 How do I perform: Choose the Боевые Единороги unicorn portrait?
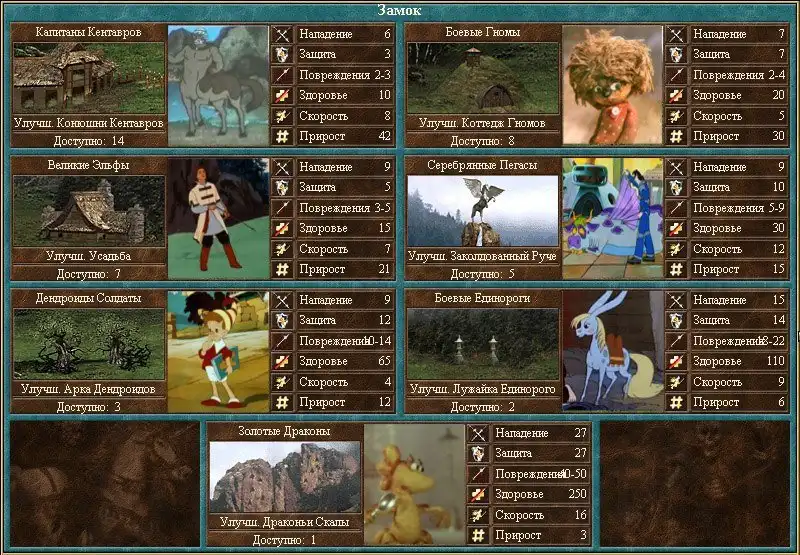(612, 350)
